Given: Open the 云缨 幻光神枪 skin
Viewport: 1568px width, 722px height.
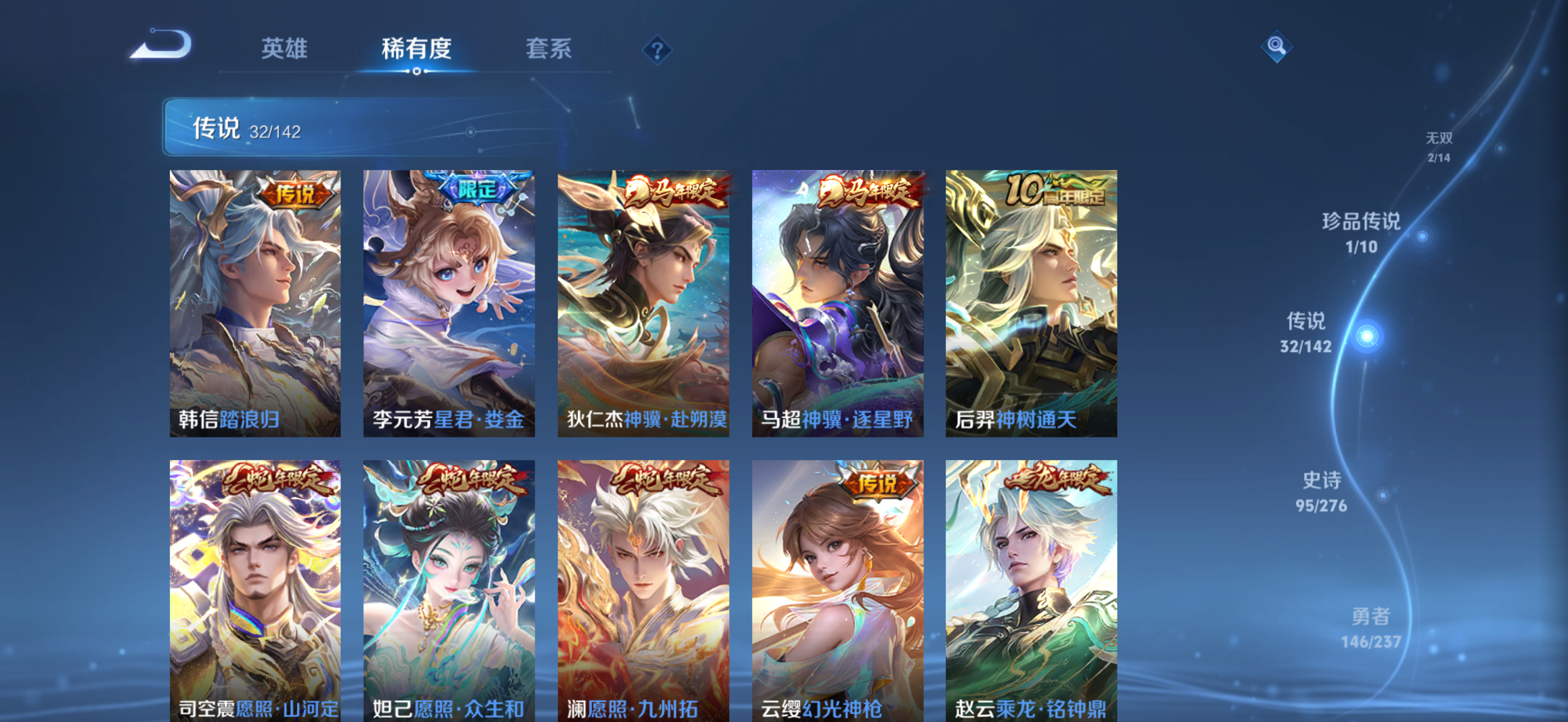Looking at the screenshot, I should (x=838, y=587).
